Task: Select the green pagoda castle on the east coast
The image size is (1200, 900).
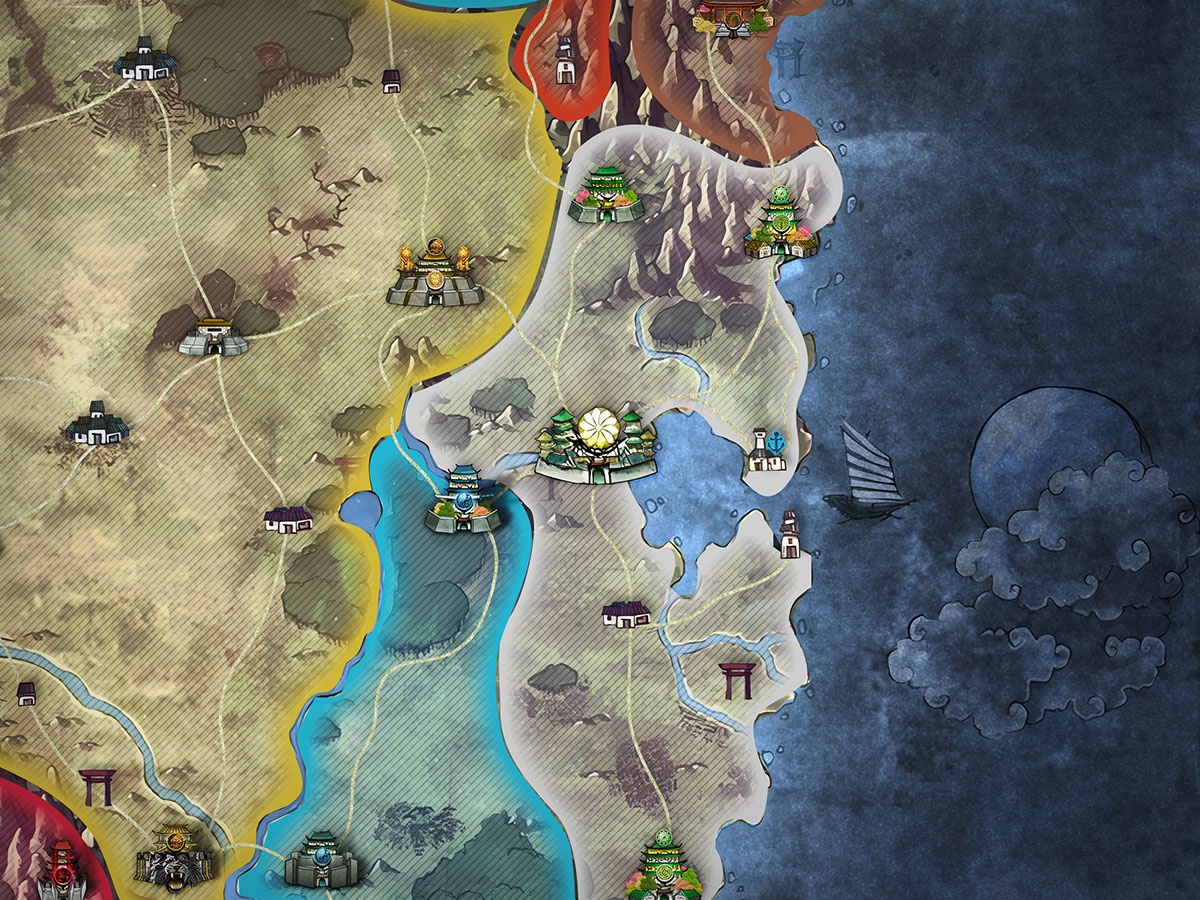Action: click(781, 225)
